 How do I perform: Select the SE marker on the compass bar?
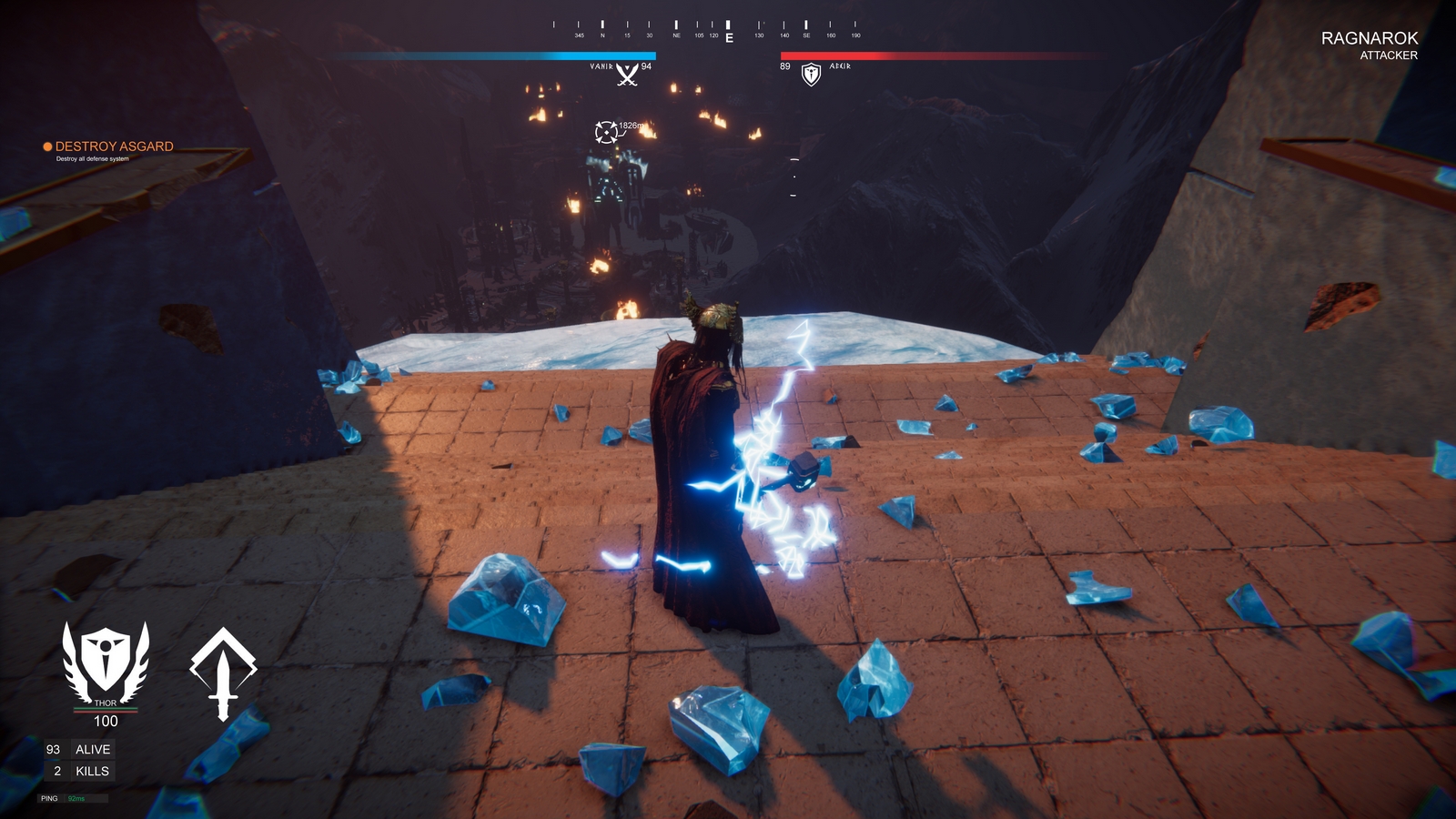click(804, 29)
